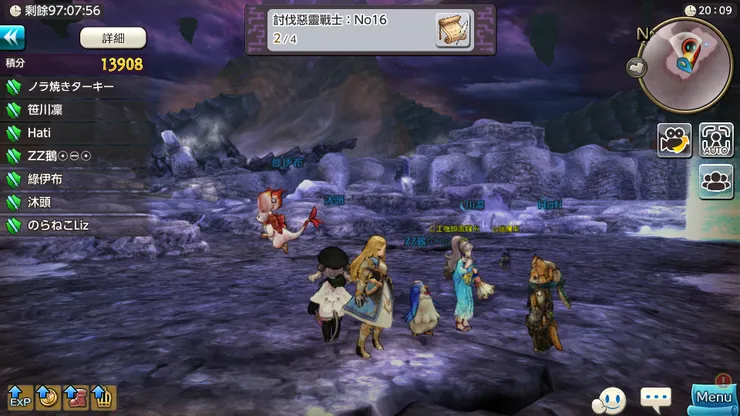This screenshot has height=416, width=740.
Task: Click the golden crown buff icon
Action: click(103, 399)
